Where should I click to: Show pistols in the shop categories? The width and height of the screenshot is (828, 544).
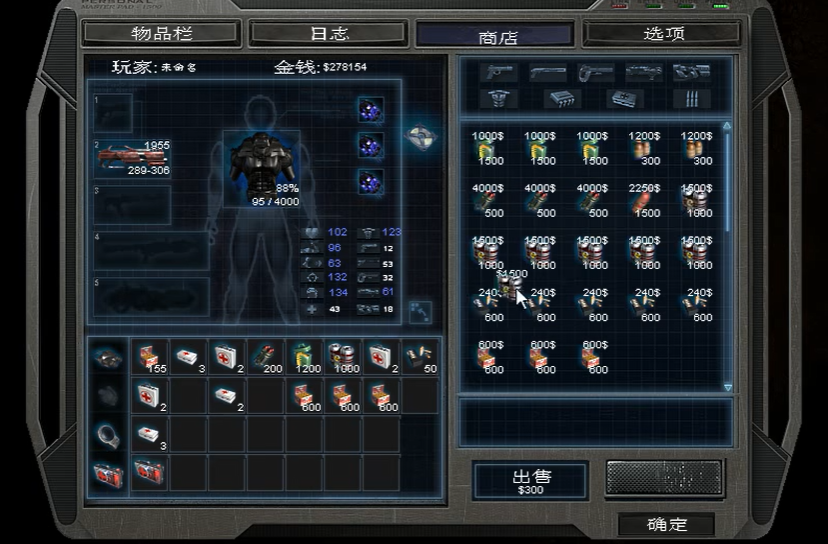(500, 72)
